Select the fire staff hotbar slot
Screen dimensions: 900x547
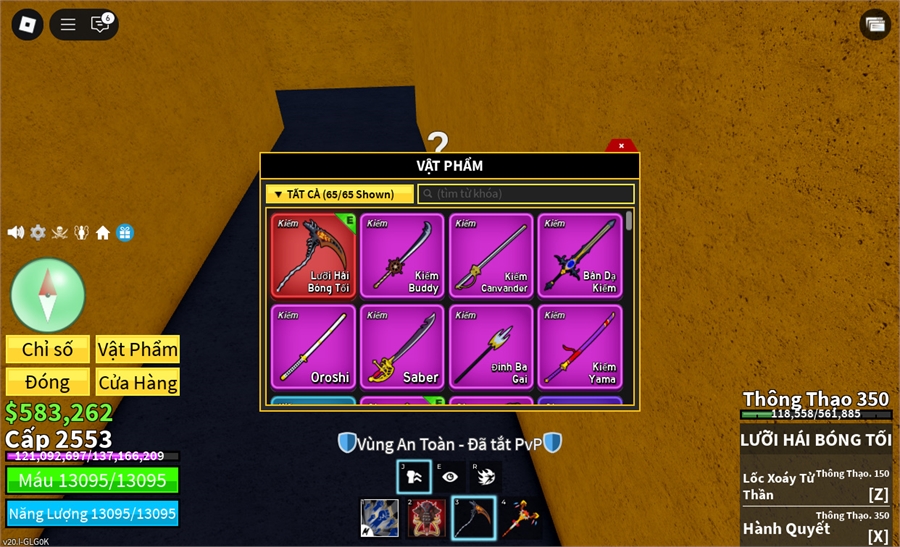[x=521, y=518]
